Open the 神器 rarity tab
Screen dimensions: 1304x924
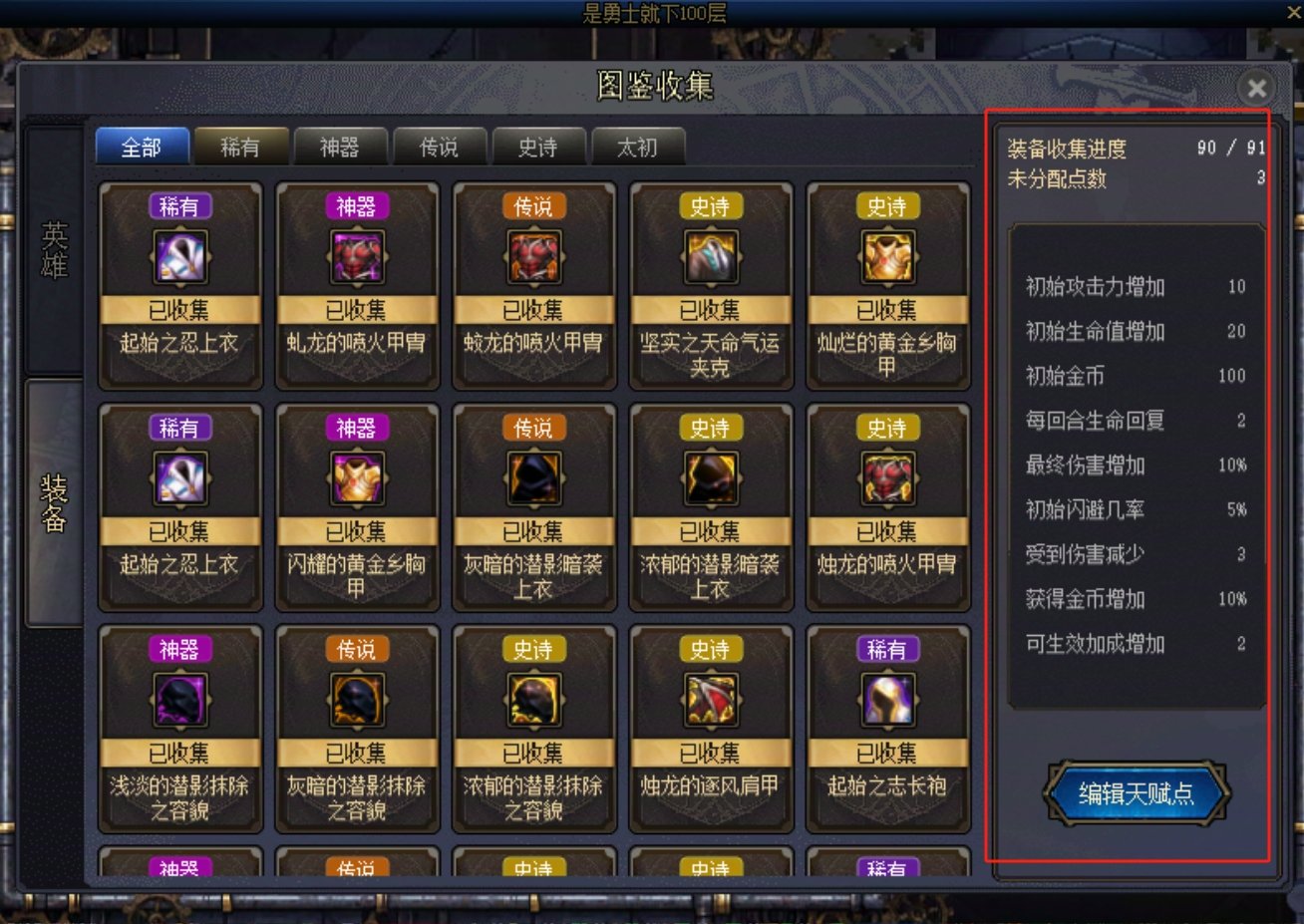(340, 146)
